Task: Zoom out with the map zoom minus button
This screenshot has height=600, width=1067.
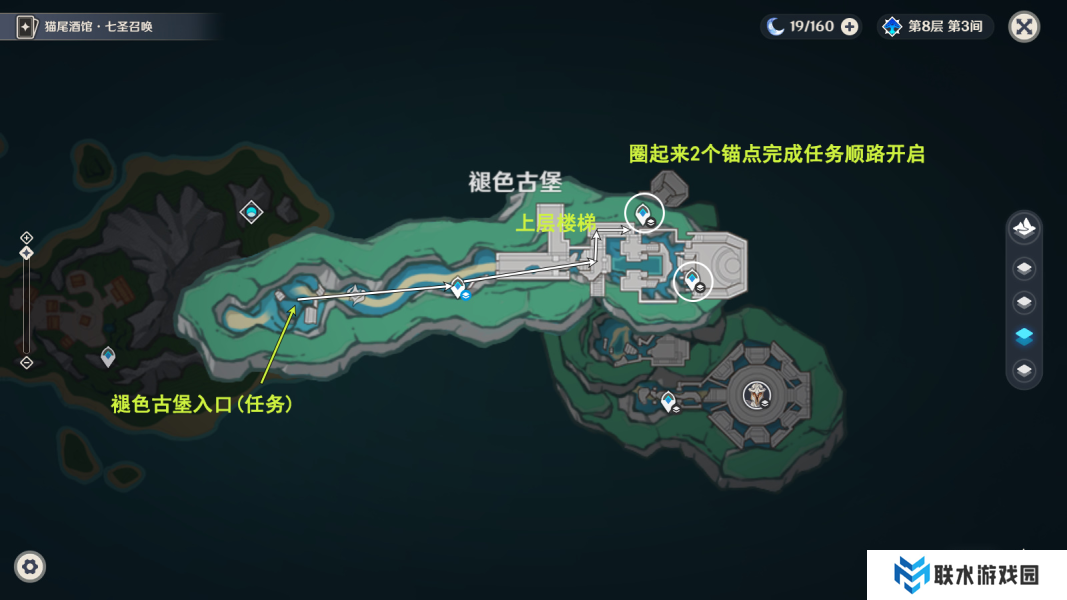Action: 27,362
